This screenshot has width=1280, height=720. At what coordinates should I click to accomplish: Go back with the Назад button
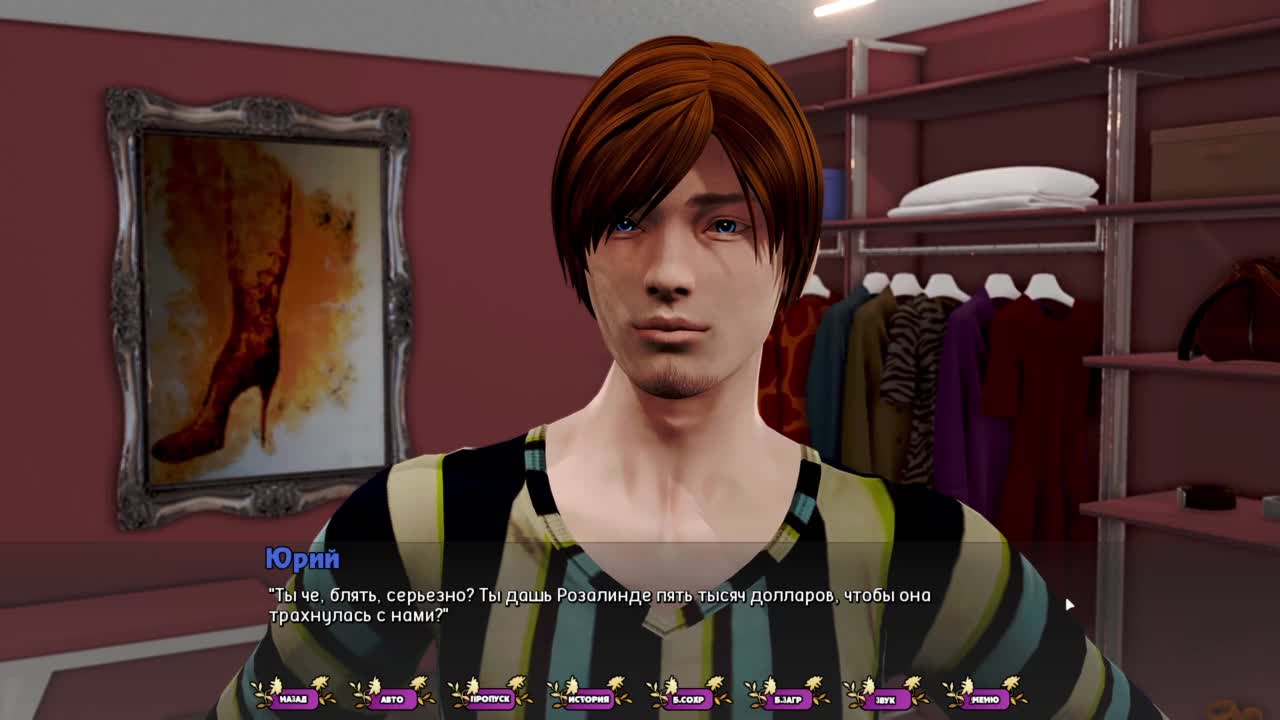point(293,699)
